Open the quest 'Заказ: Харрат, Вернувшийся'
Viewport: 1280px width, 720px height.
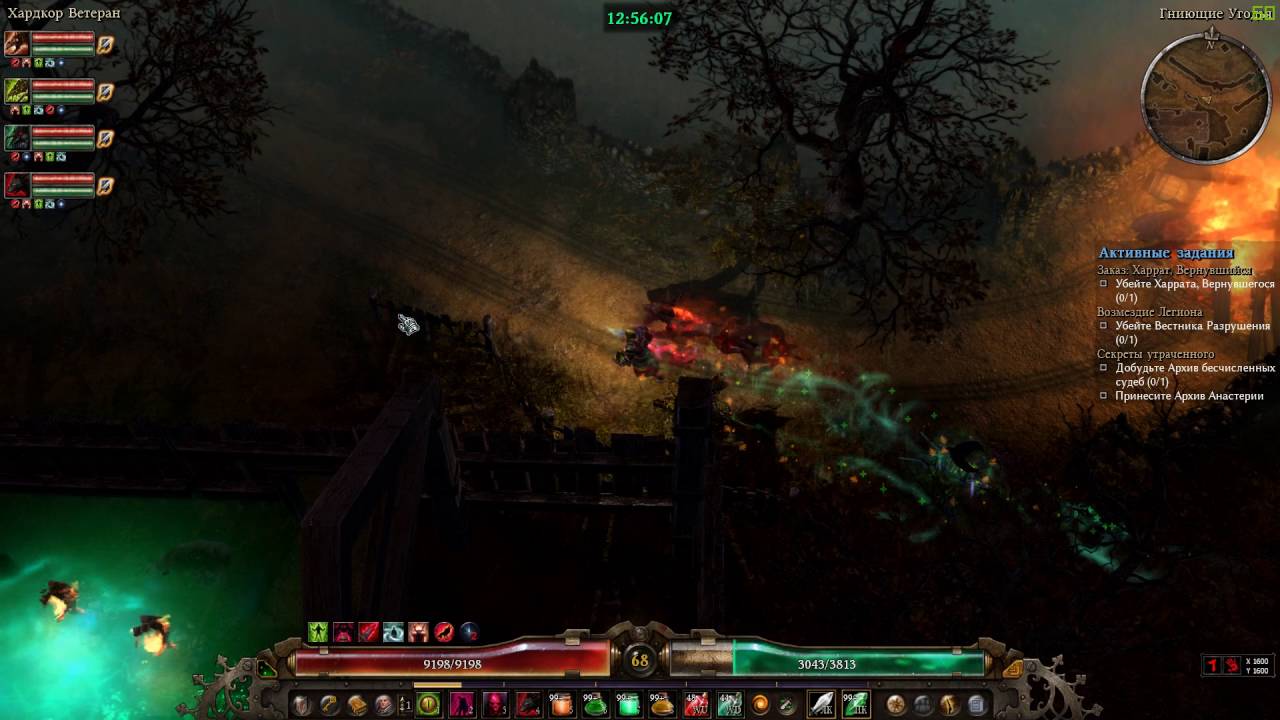click(x=1174, y=270)
